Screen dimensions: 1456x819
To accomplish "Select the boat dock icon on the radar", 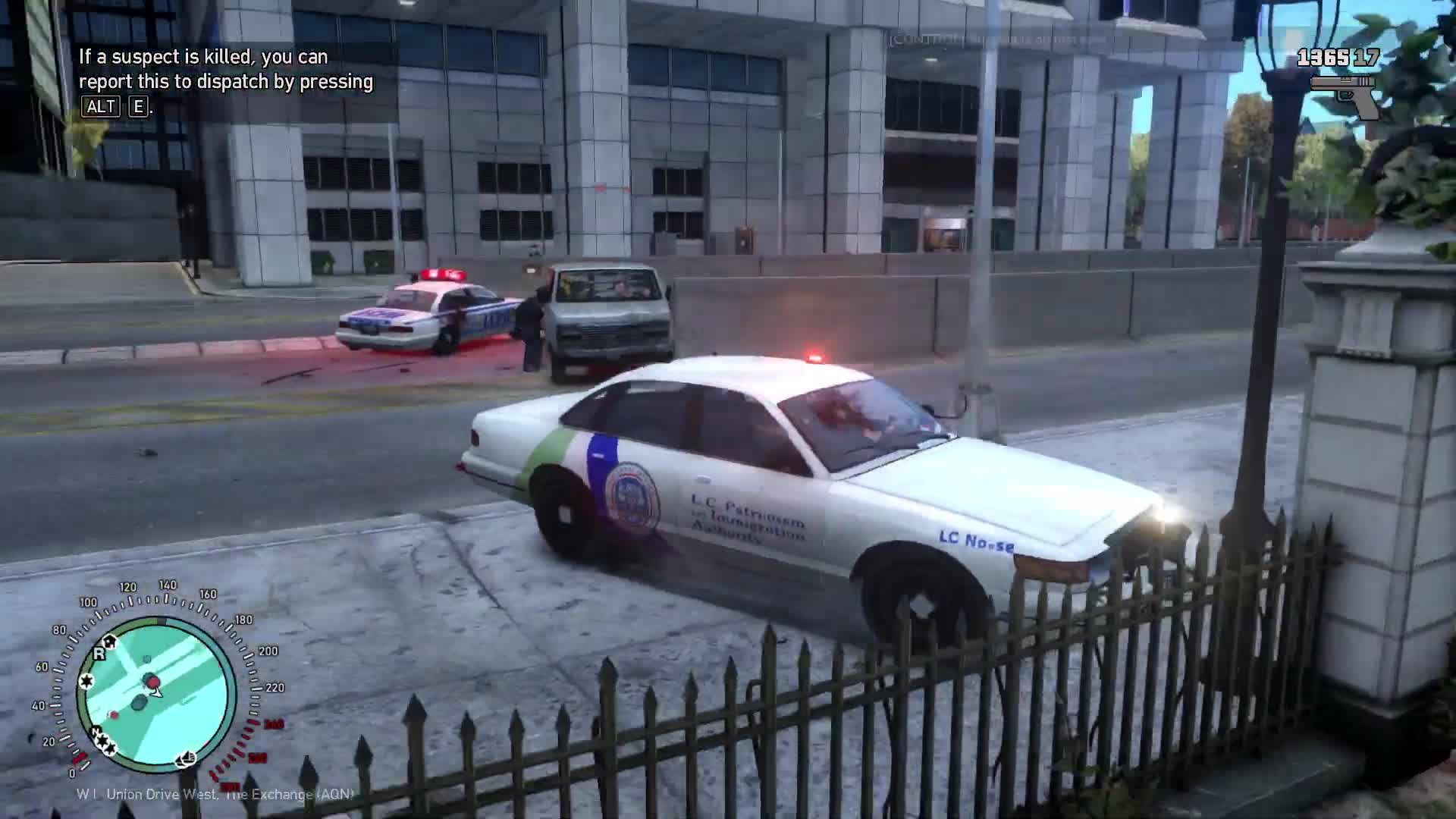I will pos(185,760).
